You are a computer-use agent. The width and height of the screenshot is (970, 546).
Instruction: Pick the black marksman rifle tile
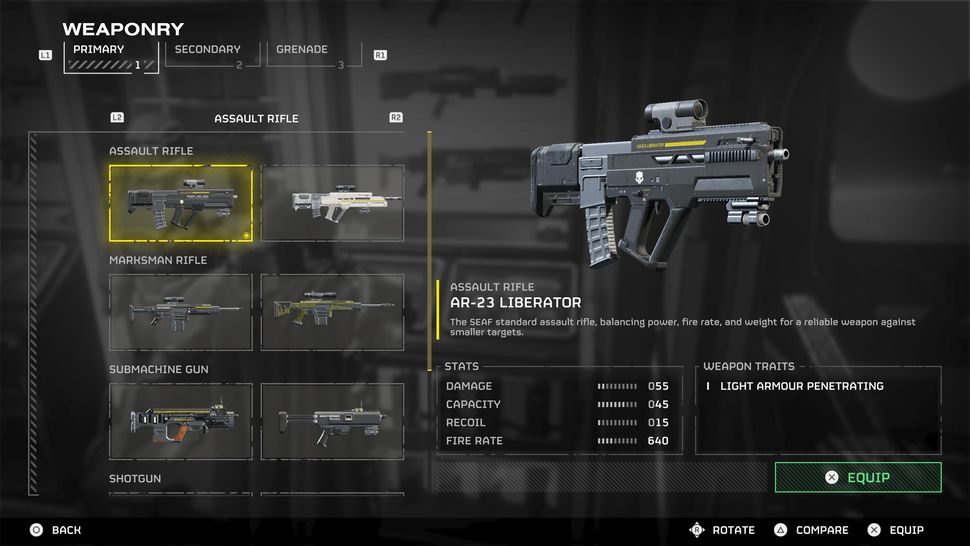[x=180, y=312]
